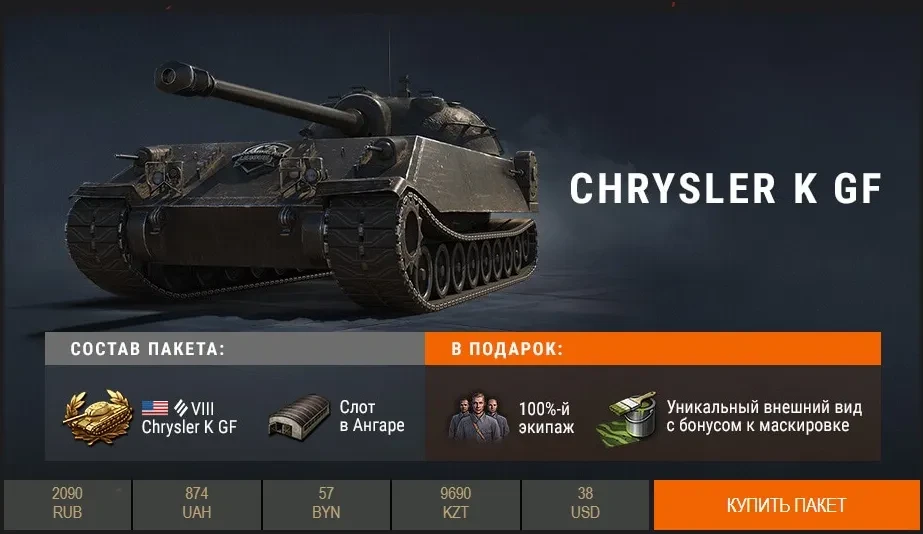Choose the 874 UAH price option
The image size is (923, 534).
point(196,505)
